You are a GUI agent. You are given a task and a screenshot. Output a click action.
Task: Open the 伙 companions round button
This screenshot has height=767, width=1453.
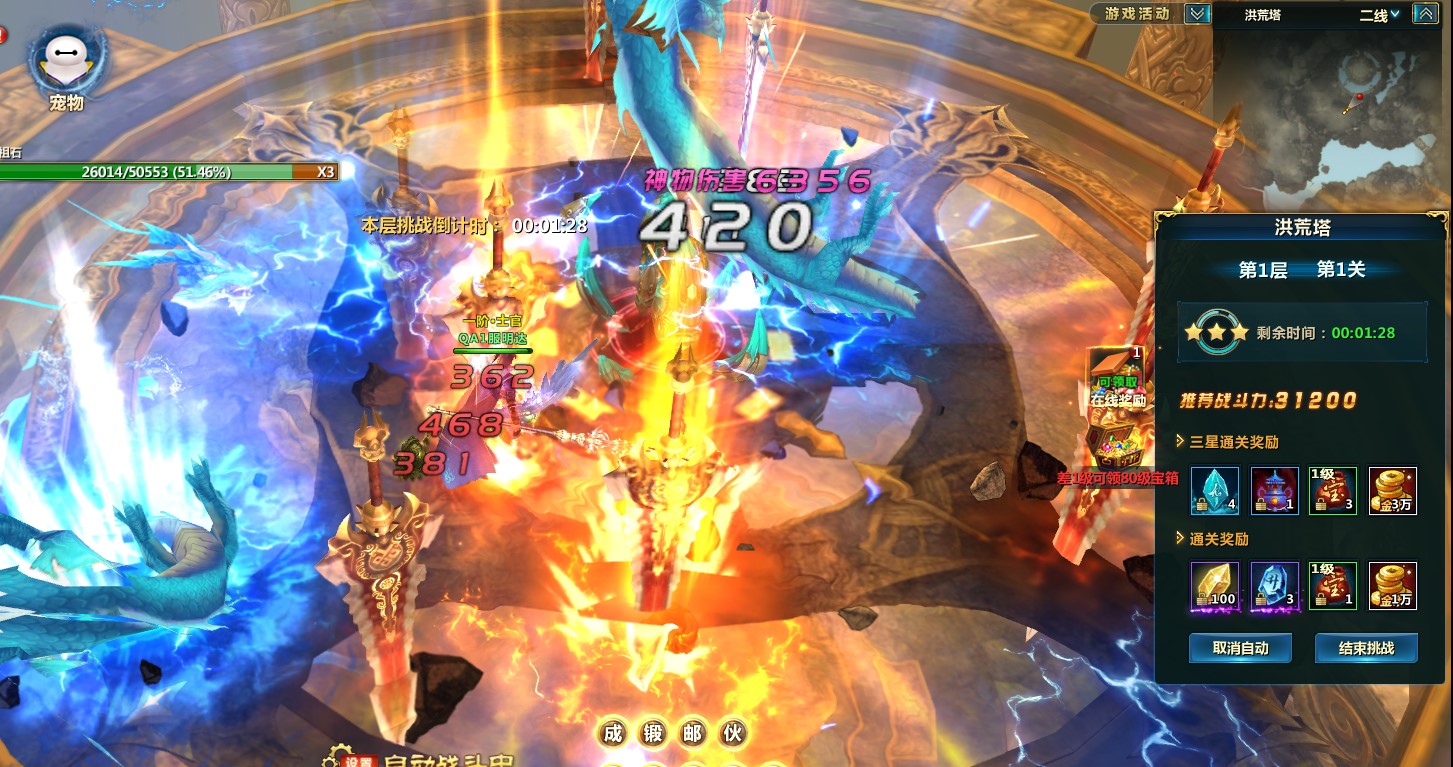point(733,734)
